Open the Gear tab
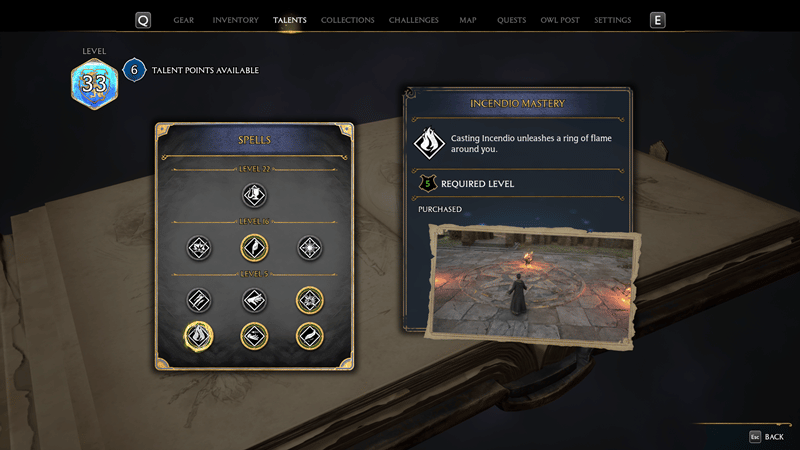 click(x=184, y=20)
